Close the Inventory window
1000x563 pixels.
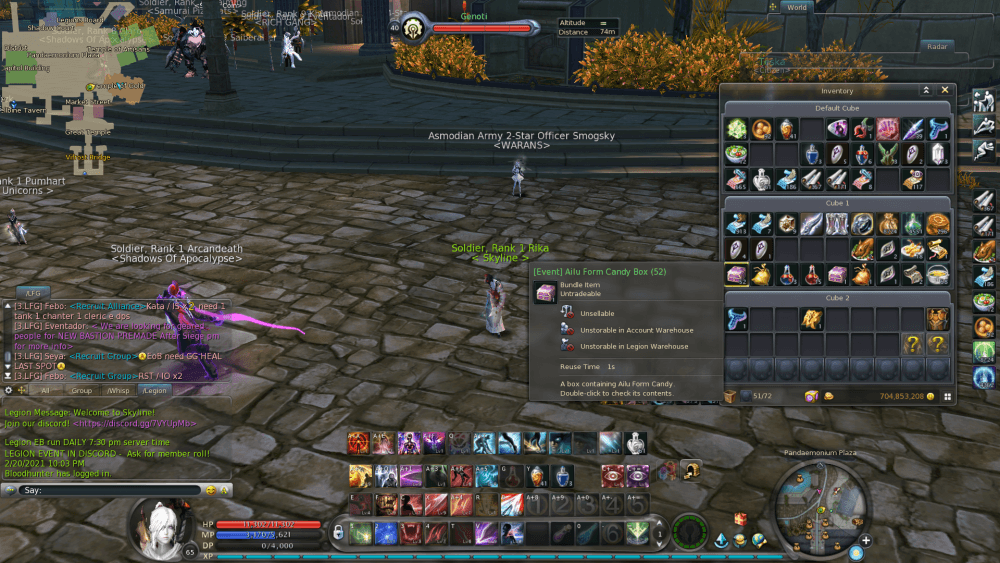(946, 90)
